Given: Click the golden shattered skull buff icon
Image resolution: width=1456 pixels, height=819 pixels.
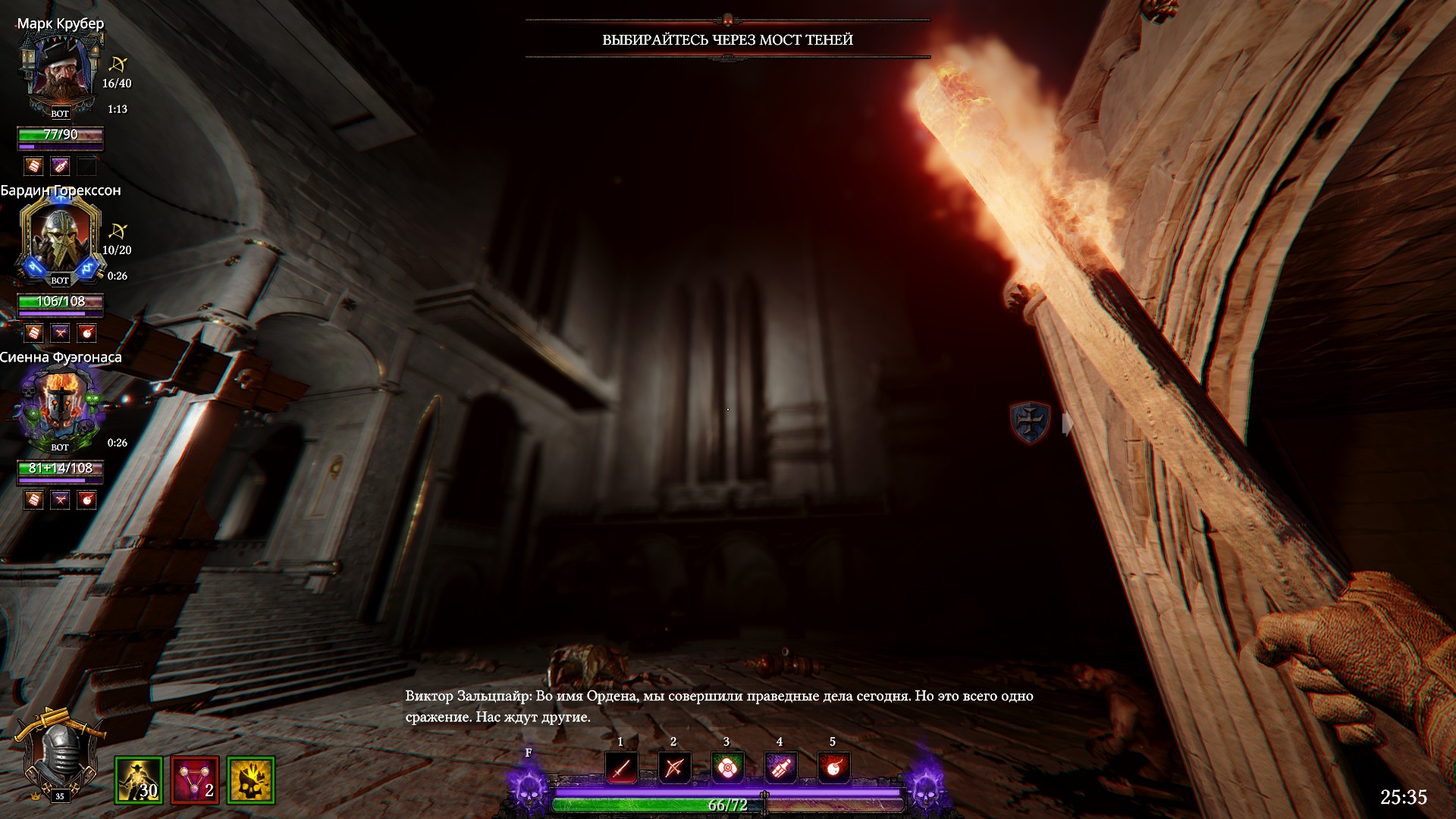Looking at the screenshot, I should tap(251, 780).
